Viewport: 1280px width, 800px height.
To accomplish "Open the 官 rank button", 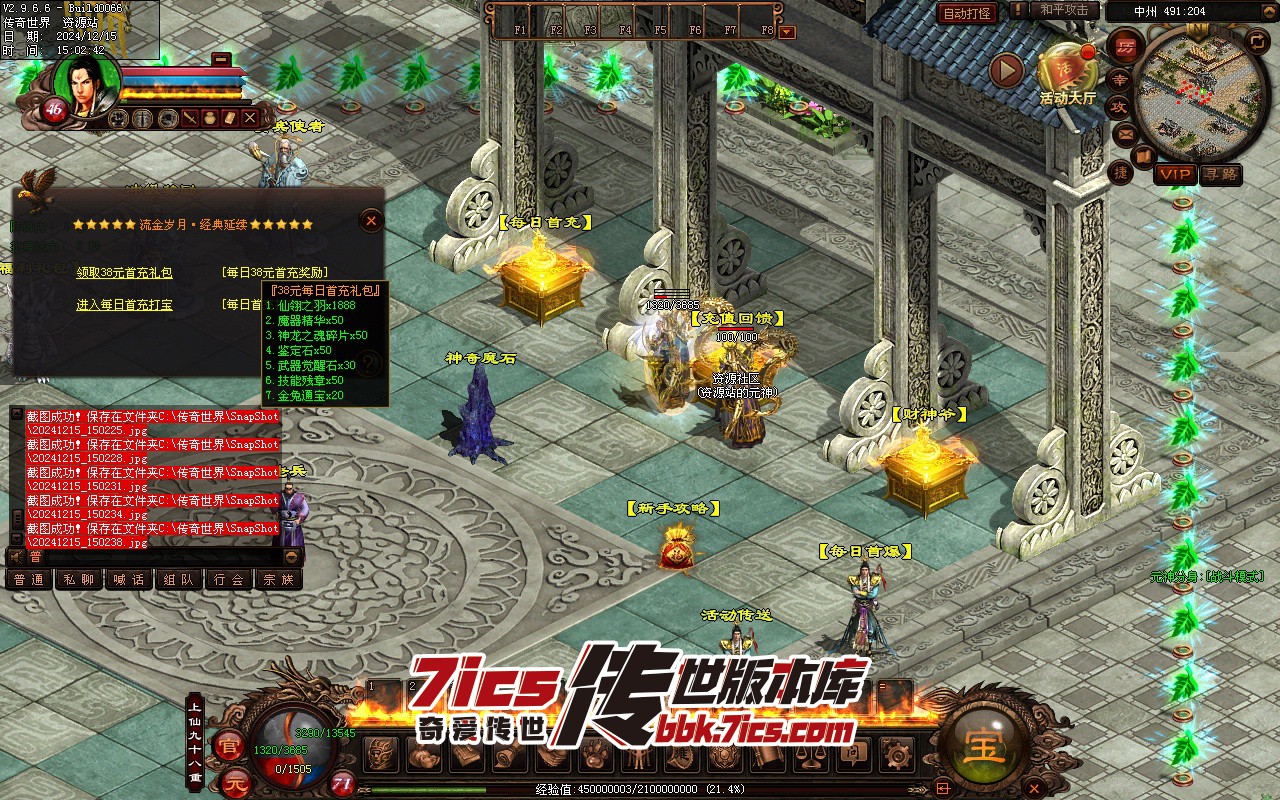I will [229, 745].
